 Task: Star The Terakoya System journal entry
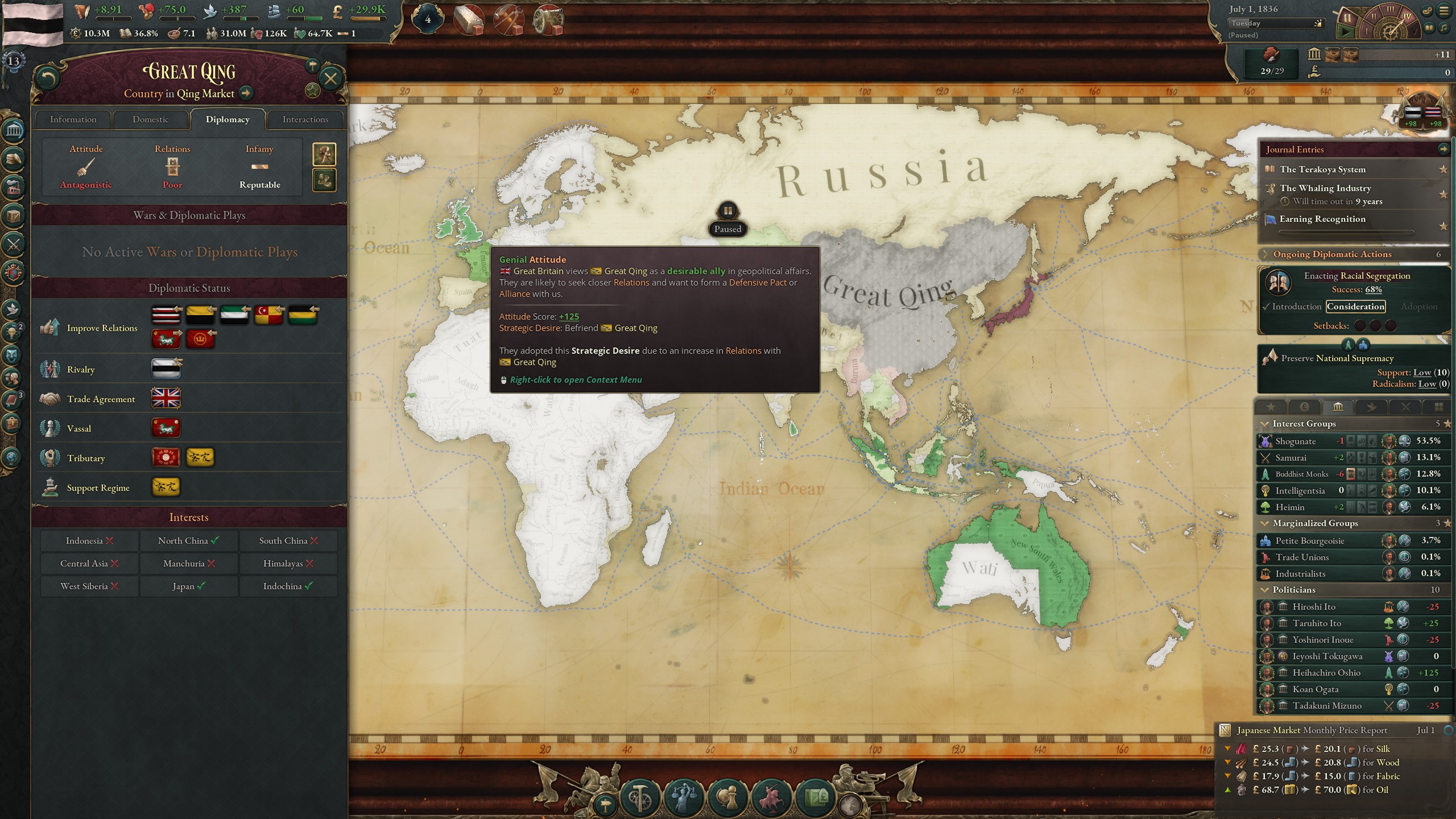pos(1443,169)
